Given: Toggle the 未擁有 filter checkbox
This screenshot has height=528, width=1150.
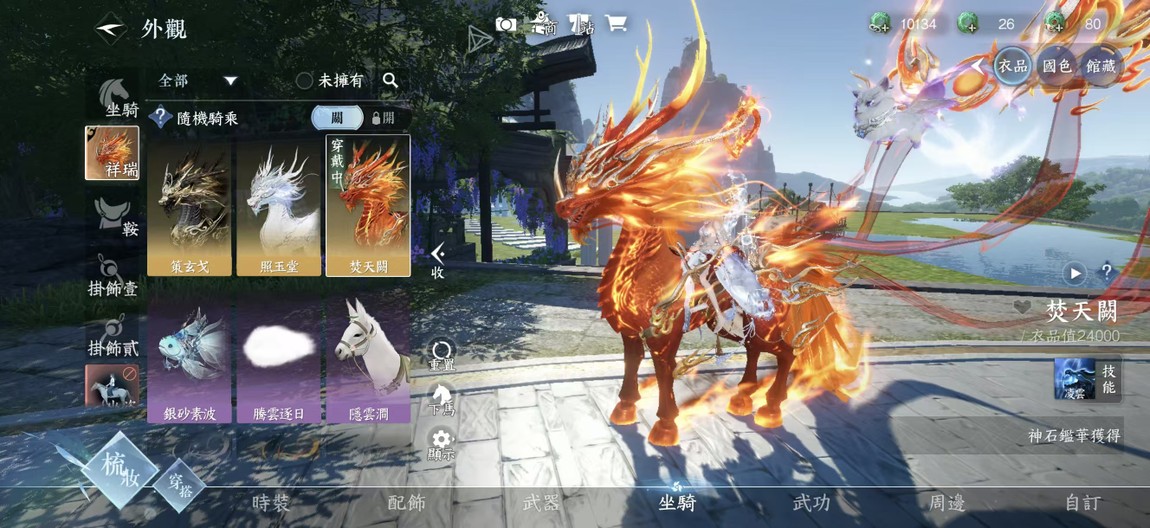Looking at the screenshot, I should (305, 81).
